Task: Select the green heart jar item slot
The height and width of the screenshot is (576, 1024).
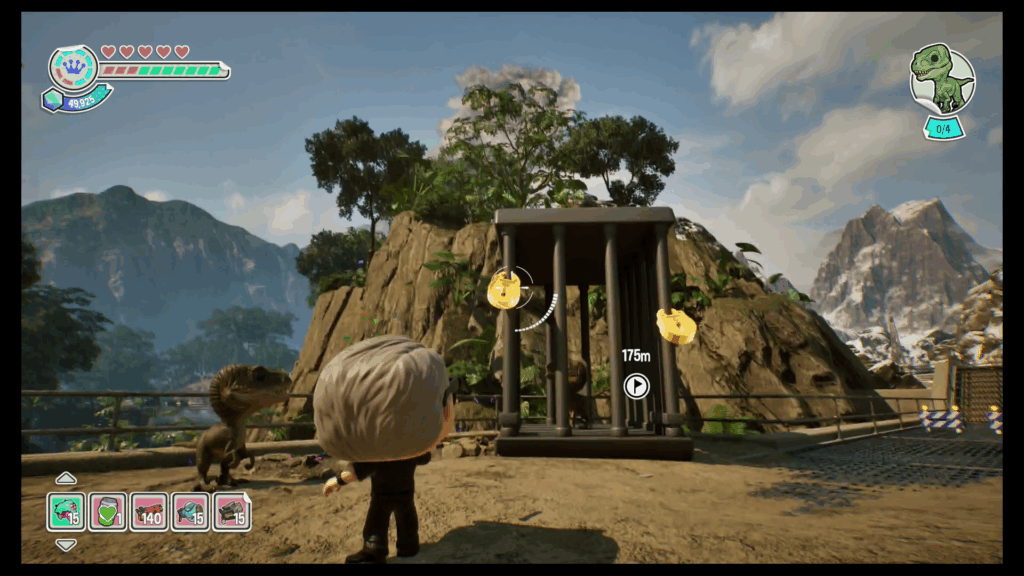Action: pos(107,511)
